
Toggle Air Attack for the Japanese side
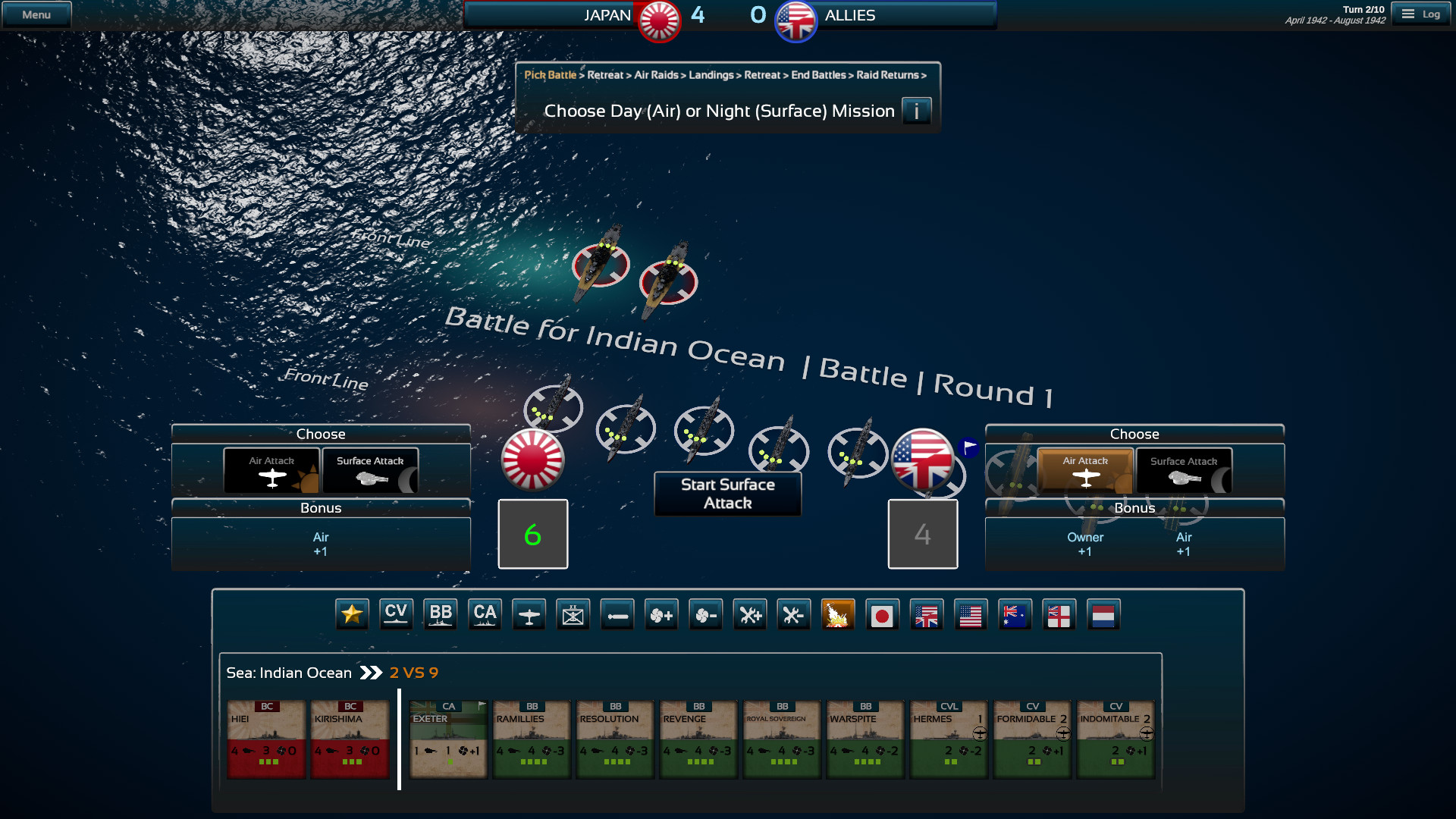pos(271,470)
